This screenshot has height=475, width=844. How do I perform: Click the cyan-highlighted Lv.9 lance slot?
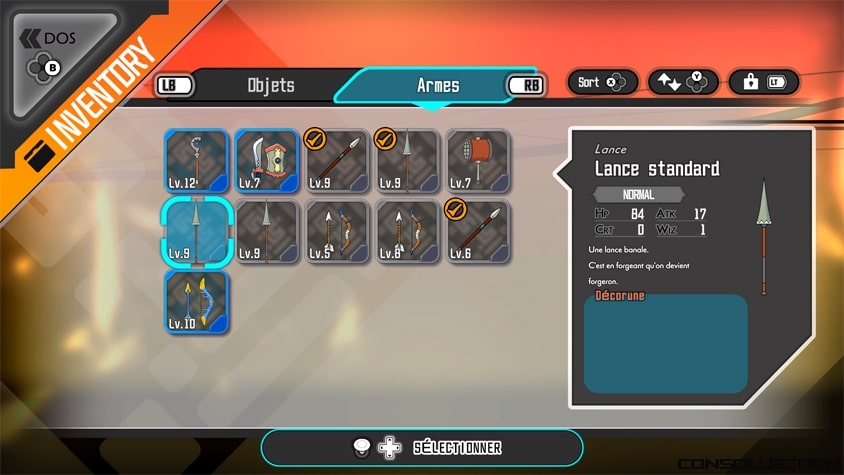coord(197,232)
